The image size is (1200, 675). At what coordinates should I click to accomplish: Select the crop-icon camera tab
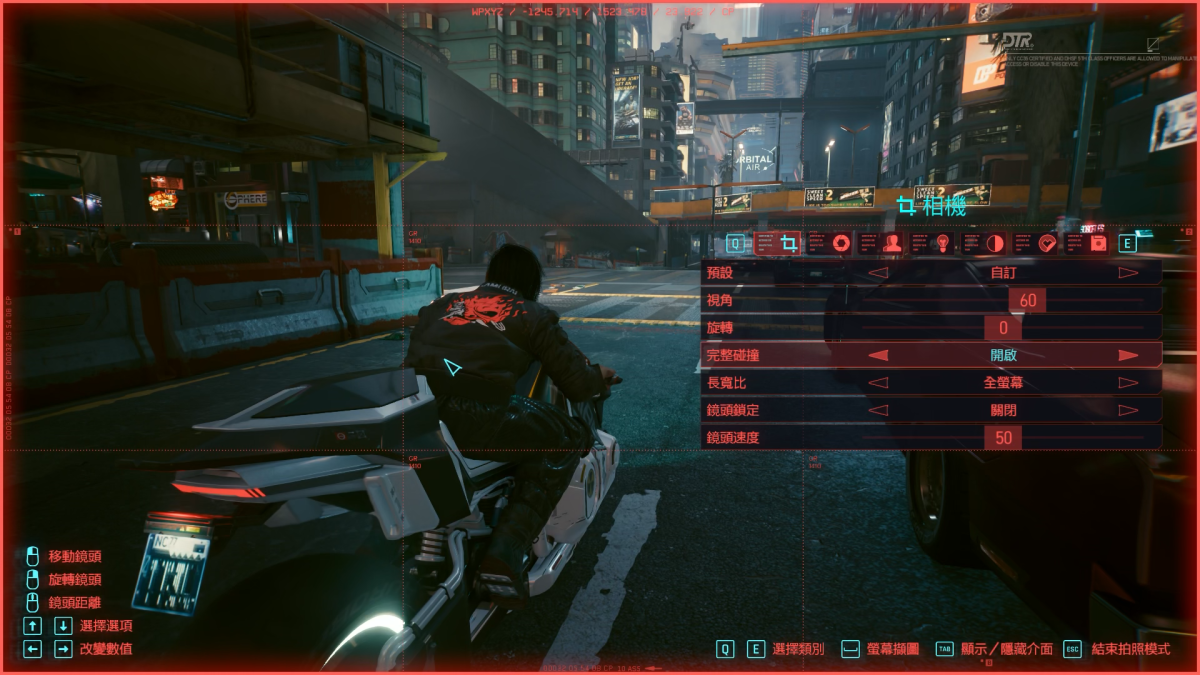point(789,243)
